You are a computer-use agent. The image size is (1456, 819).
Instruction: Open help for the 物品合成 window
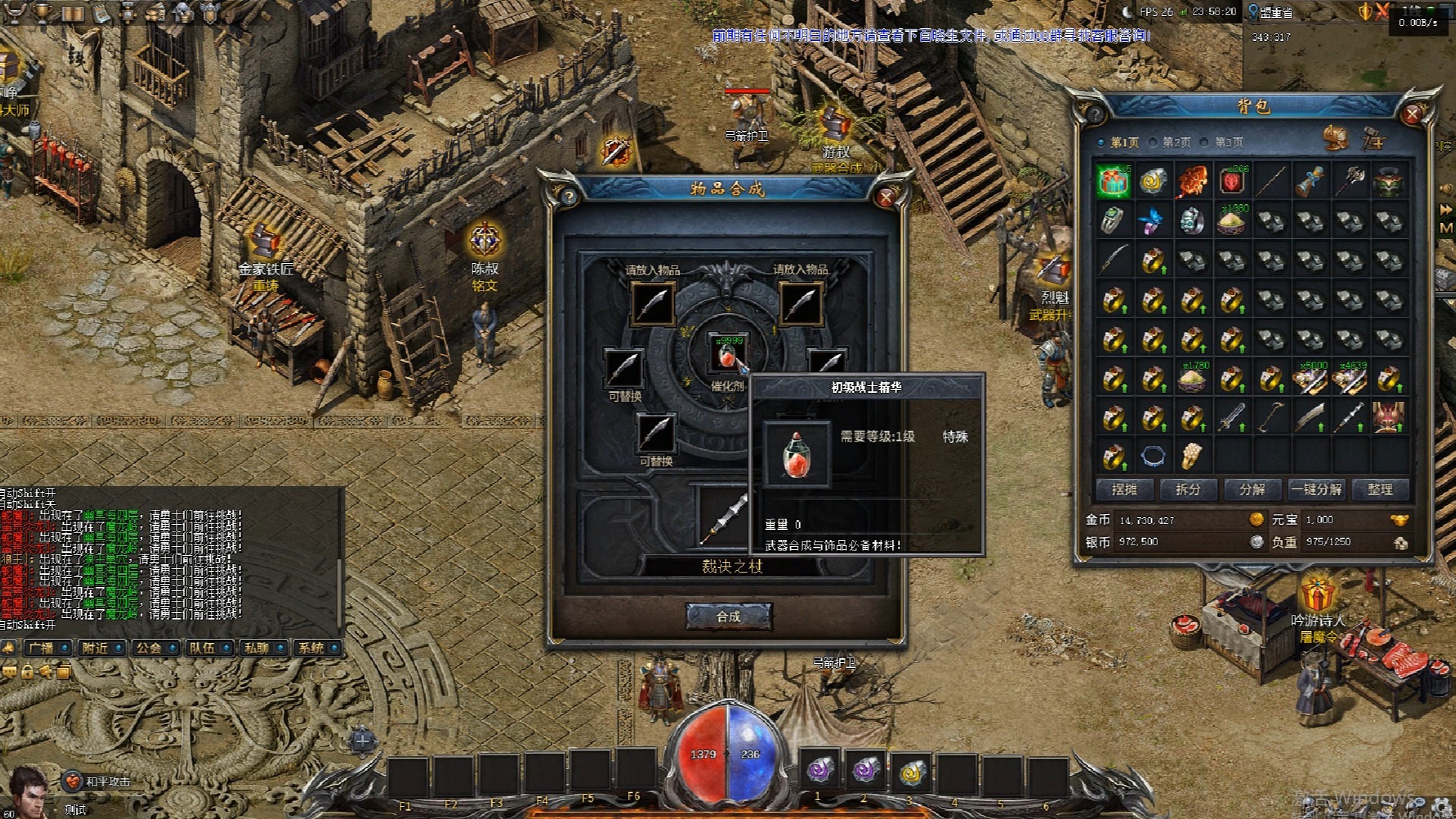coord(569,197)
